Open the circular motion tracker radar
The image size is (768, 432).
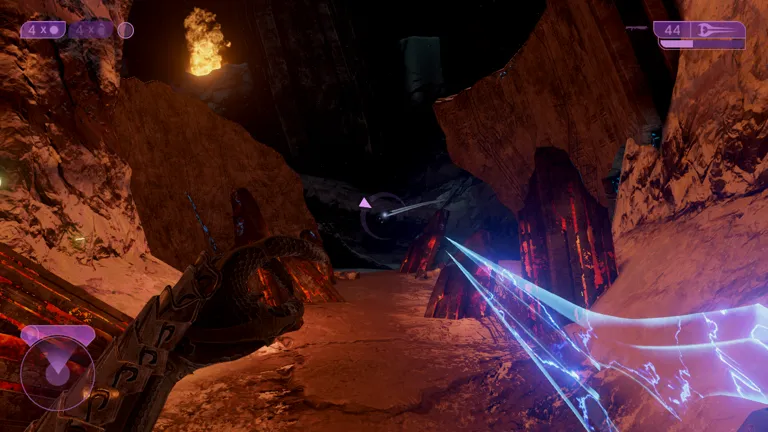click(57, 372)
